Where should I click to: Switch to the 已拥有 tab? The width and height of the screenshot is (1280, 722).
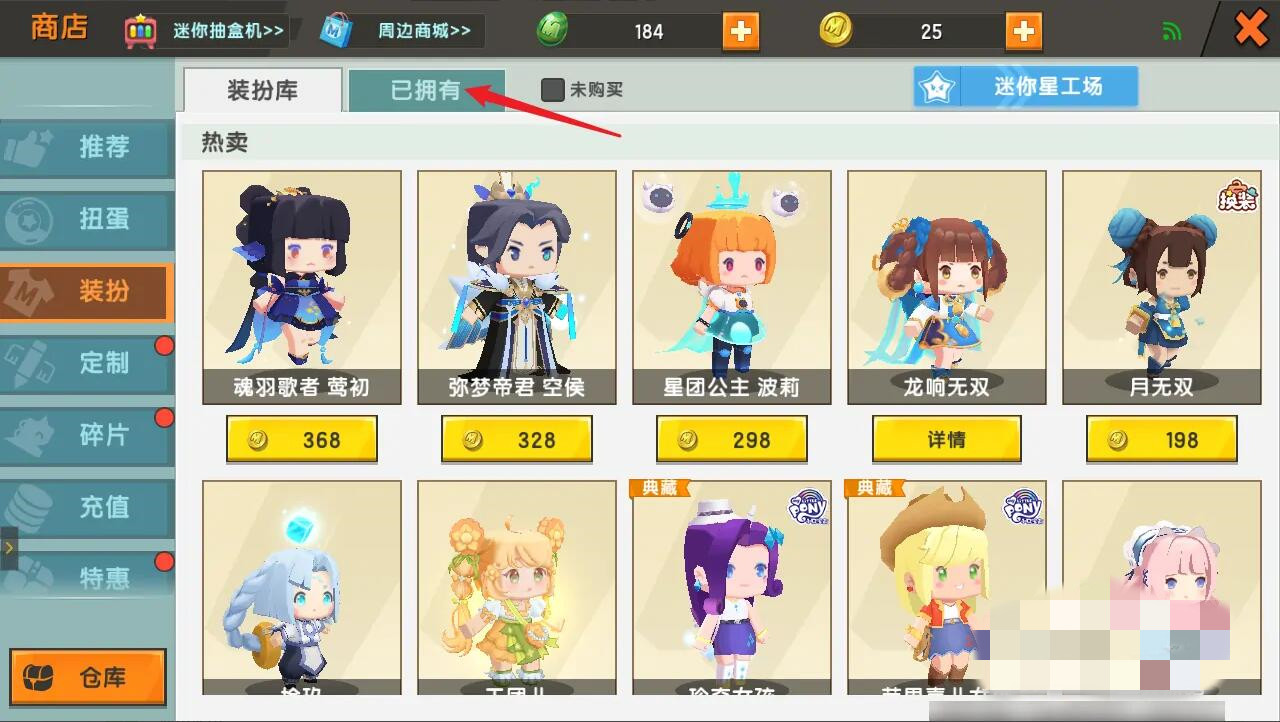click(427, 90)
